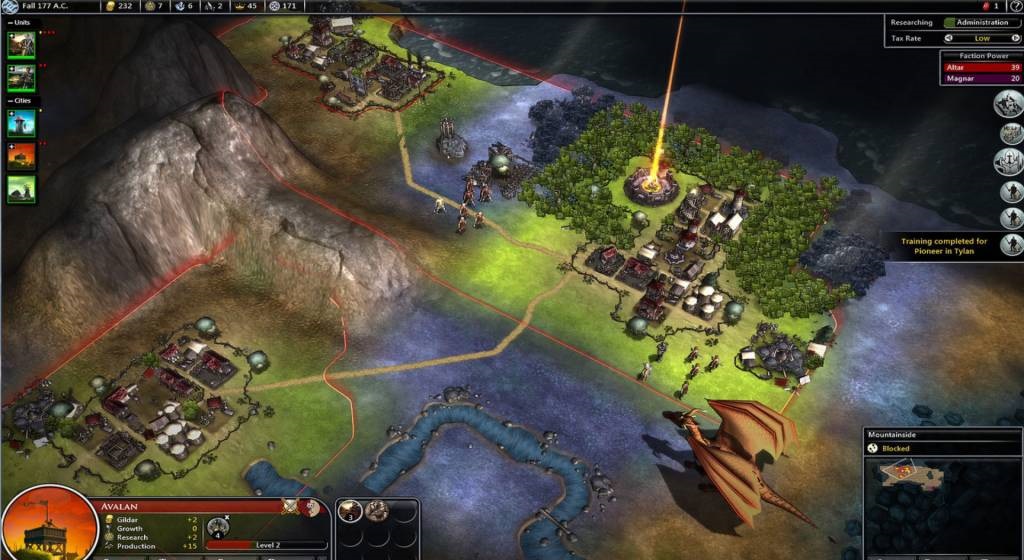This screenshot has width=1024, height=560.
Task: Open the help question mark button
Action: tap(1016, 6)
